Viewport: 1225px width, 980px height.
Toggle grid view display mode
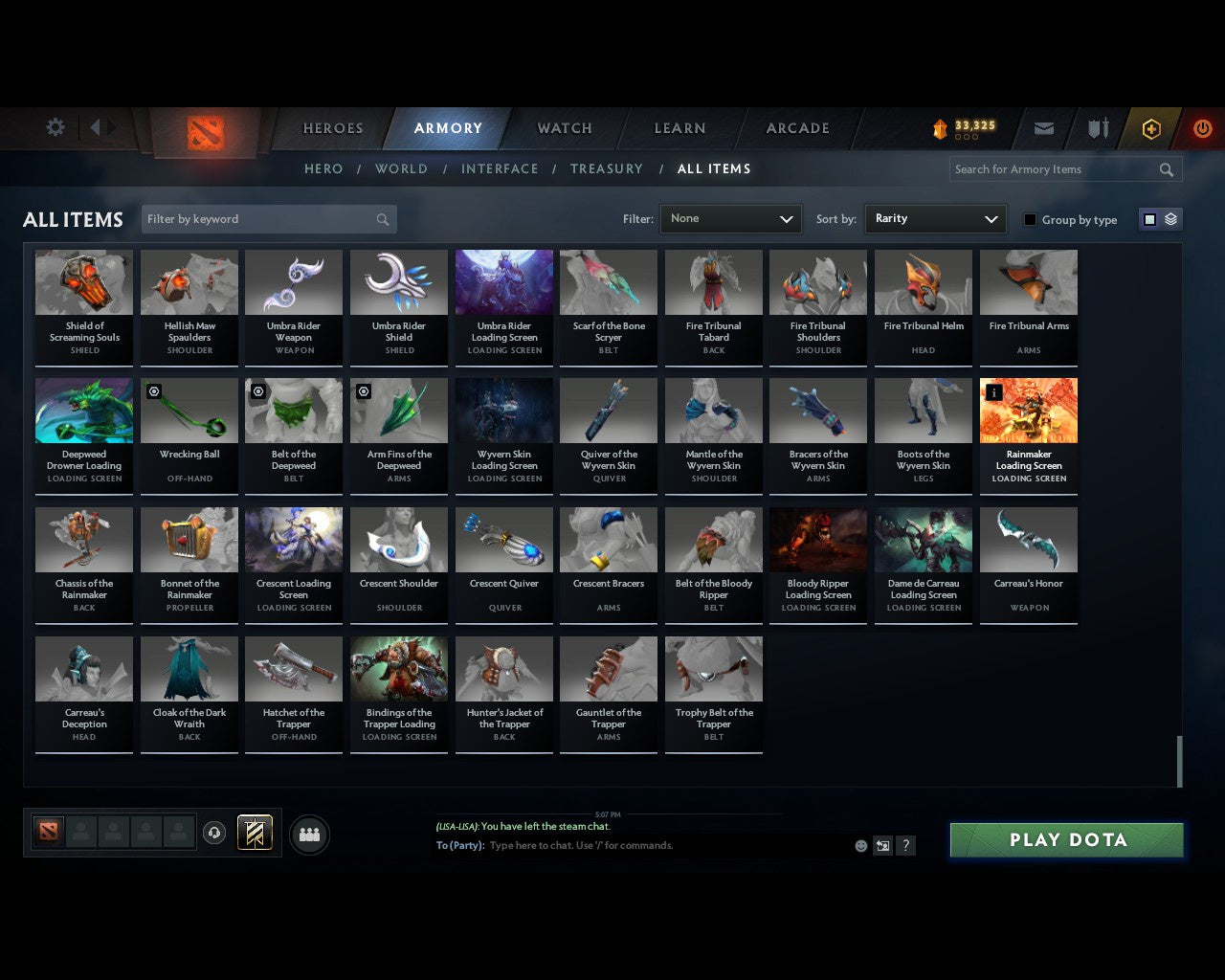point(1149,218)
